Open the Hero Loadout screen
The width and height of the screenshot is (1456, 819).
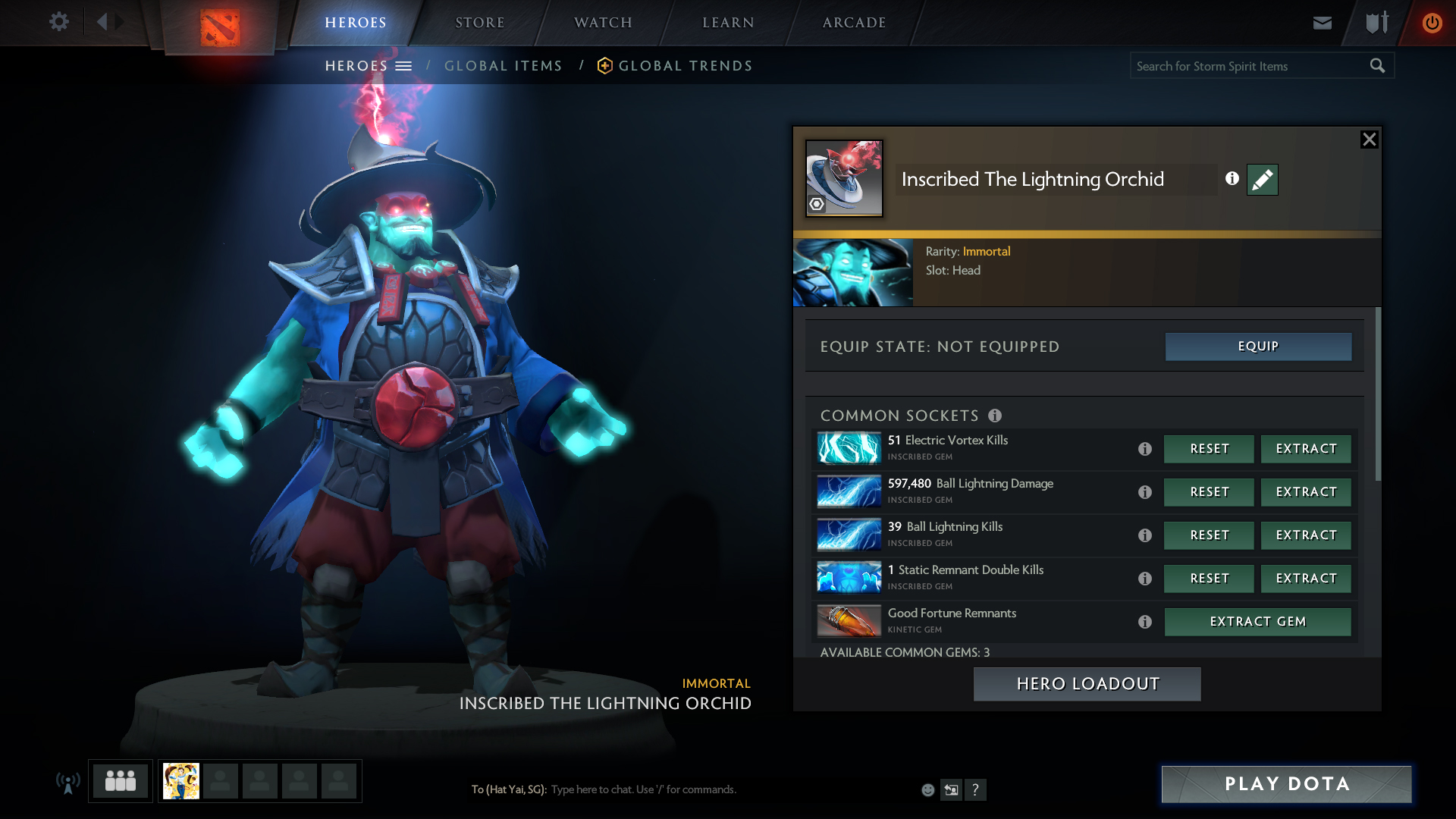(1087, 684)
